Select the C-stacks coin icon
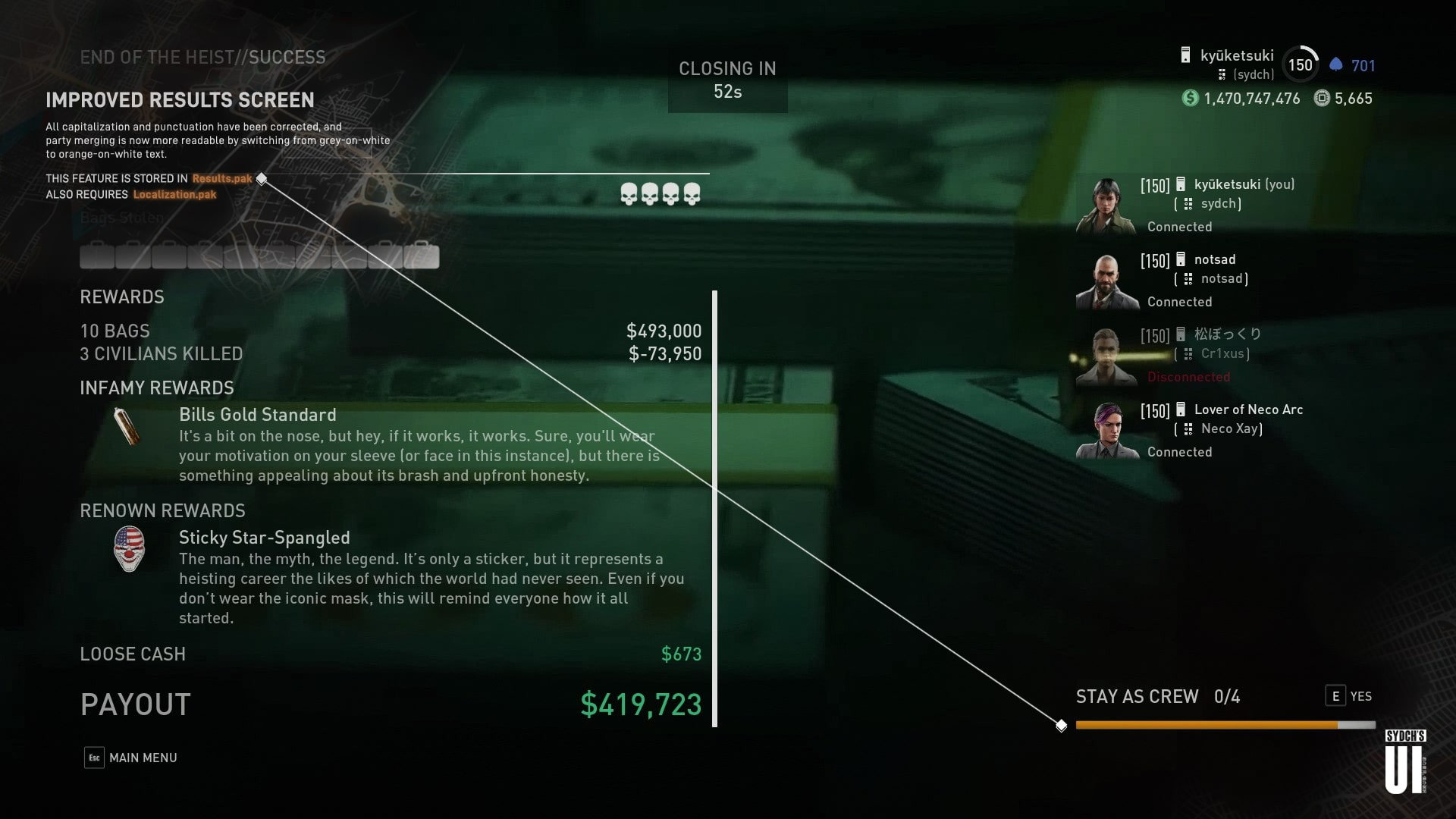 click(1321, 99)
